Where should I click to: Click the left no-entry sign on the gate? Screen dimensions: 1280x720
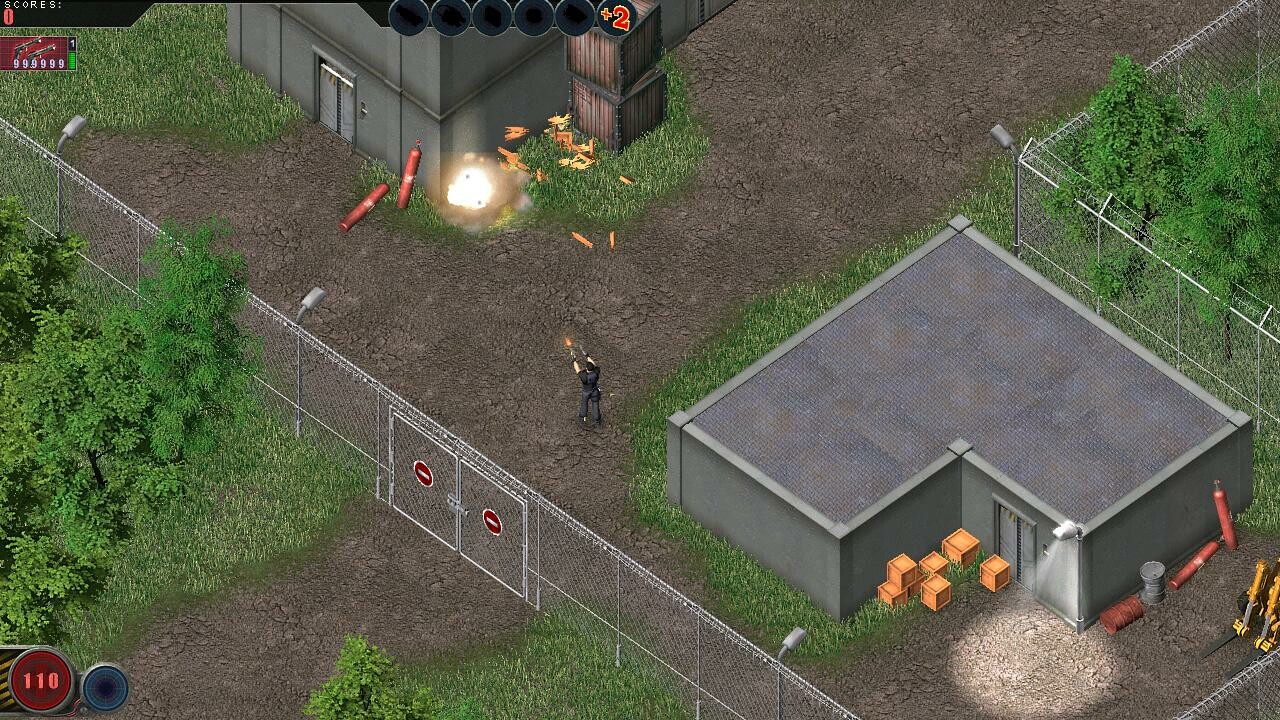coord(424,474)
